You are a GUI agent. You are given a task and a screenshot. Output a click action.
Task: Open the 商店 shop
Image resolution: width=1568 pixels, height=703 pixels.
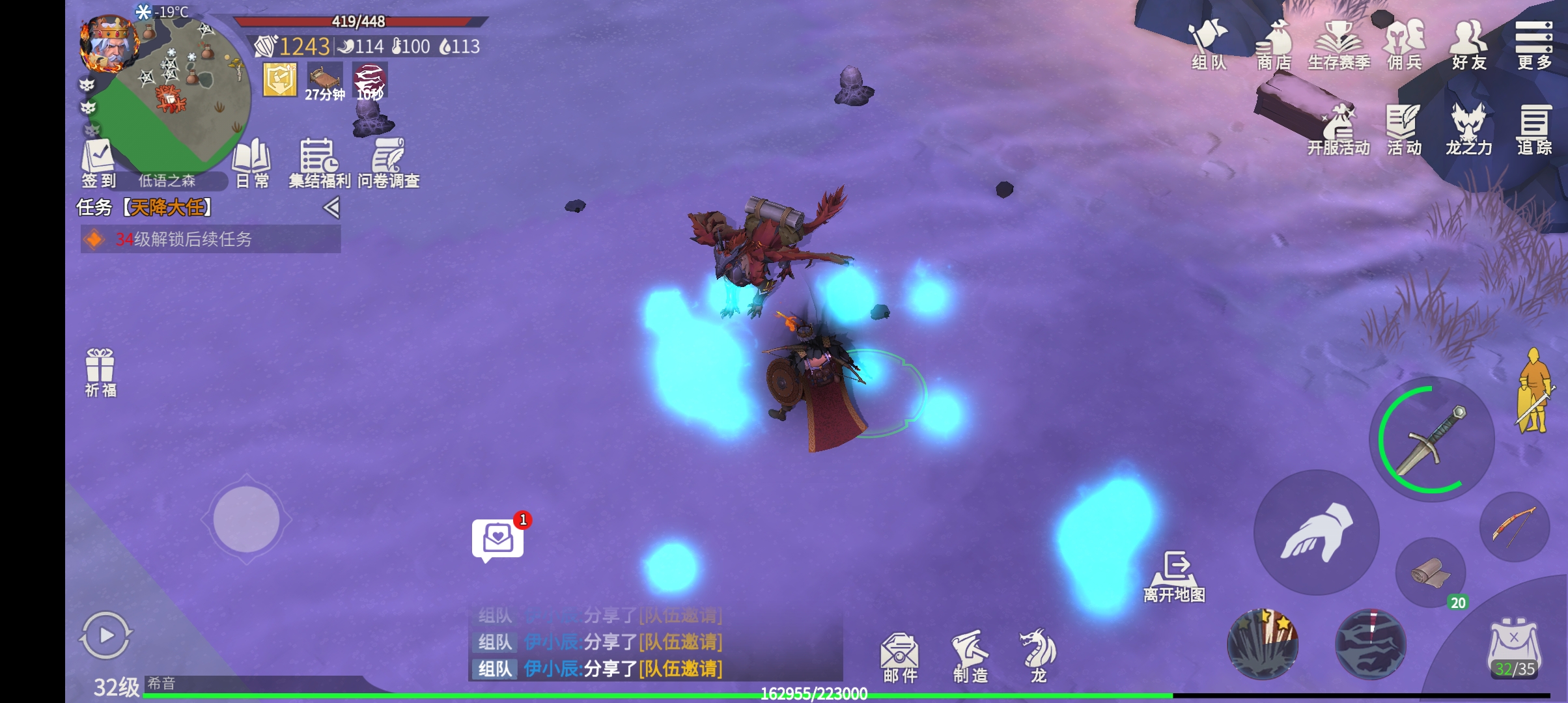point(1274,44)
